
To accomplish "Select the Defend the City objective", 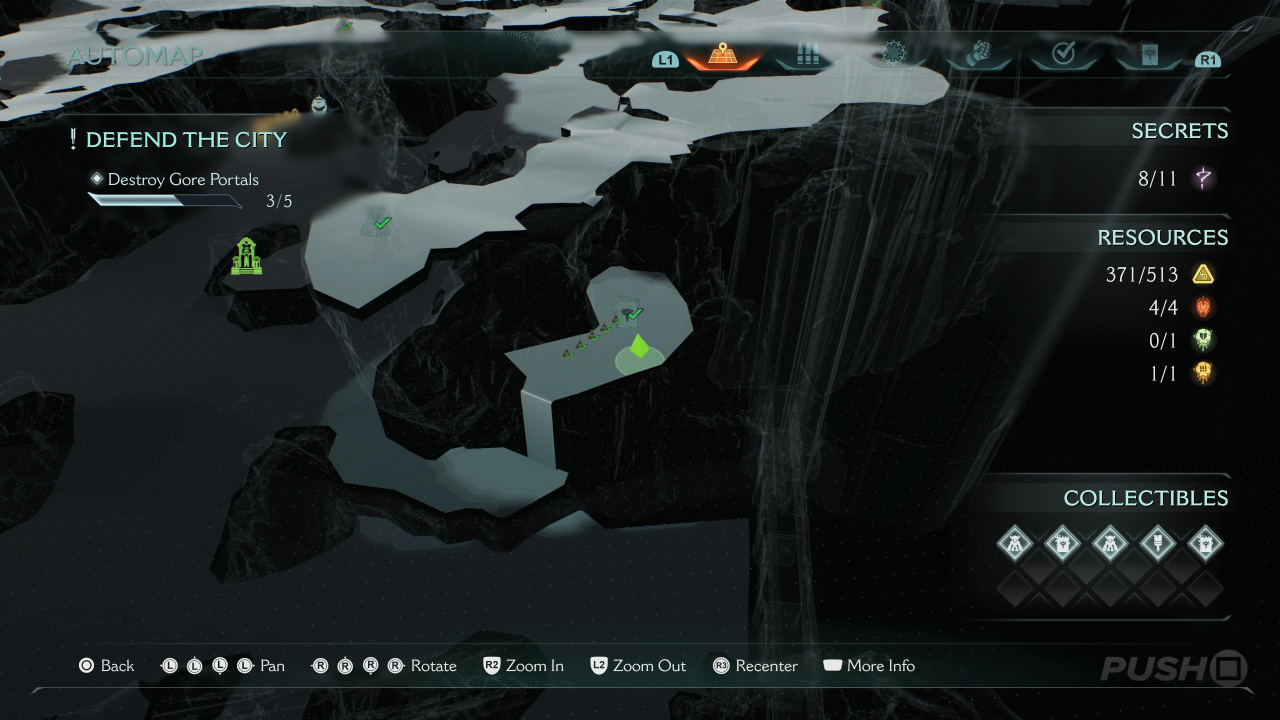I will point(186,140).
